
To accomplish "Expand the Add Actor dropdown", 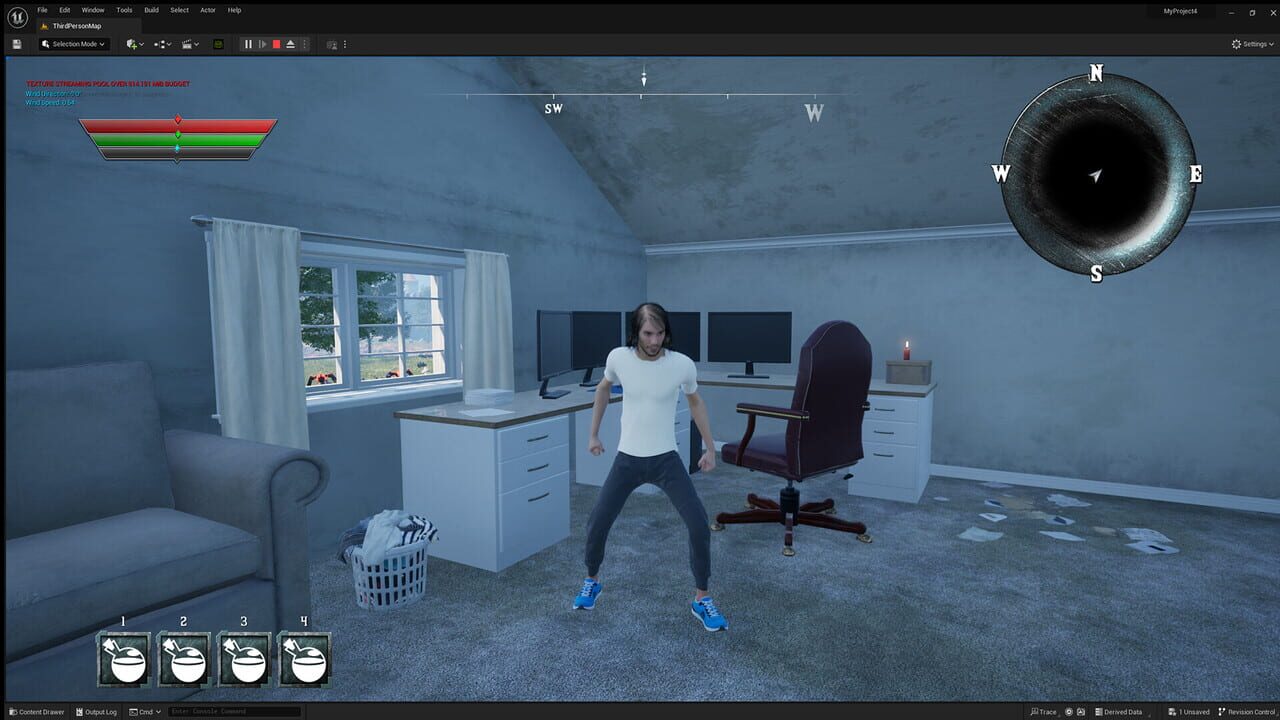I will coord(142,44).
